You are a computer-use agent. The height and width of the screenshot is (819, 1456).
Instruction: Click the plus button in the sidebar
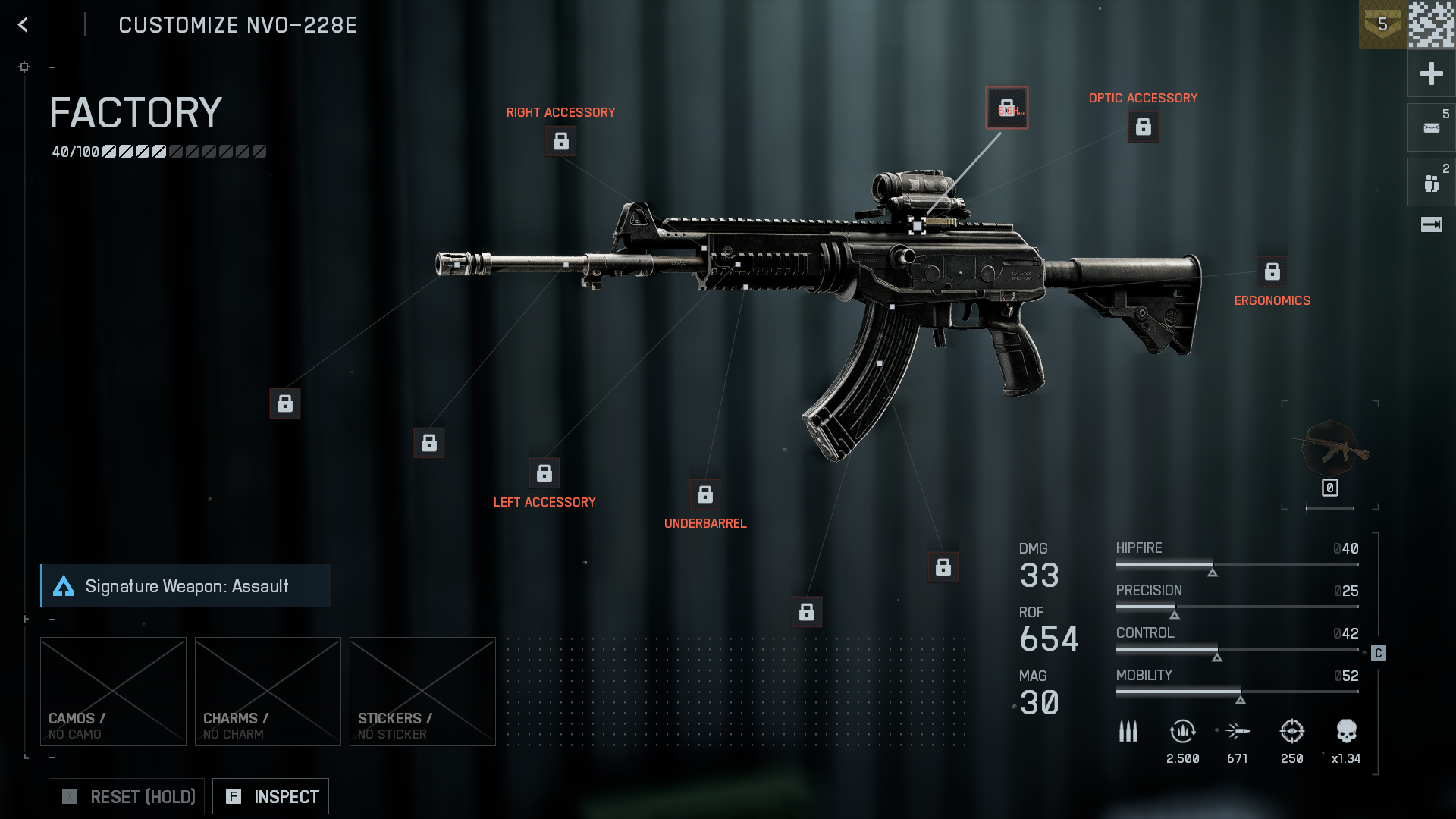1431,74
